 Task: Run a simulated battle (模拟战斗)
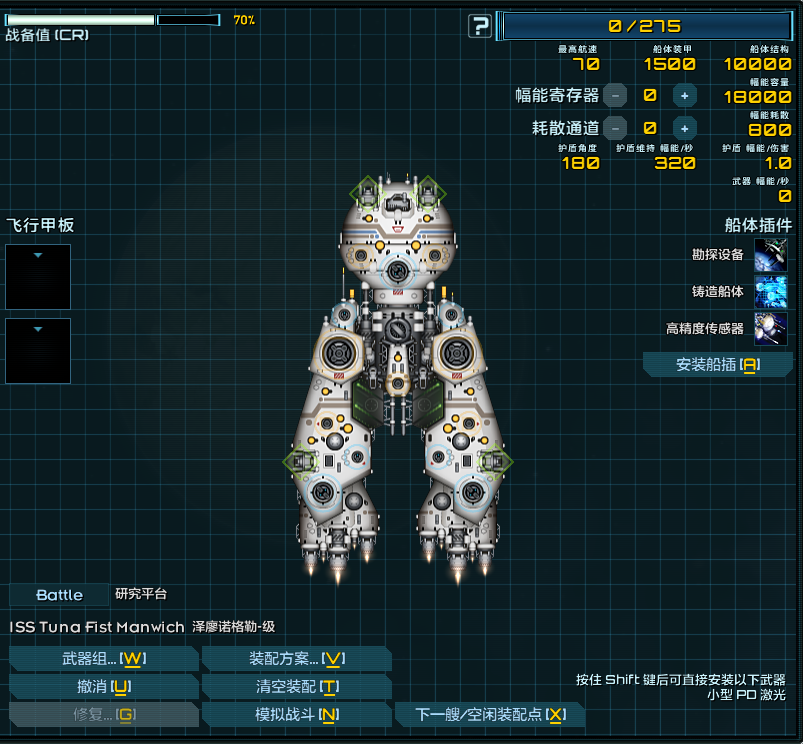coord(296,715)
